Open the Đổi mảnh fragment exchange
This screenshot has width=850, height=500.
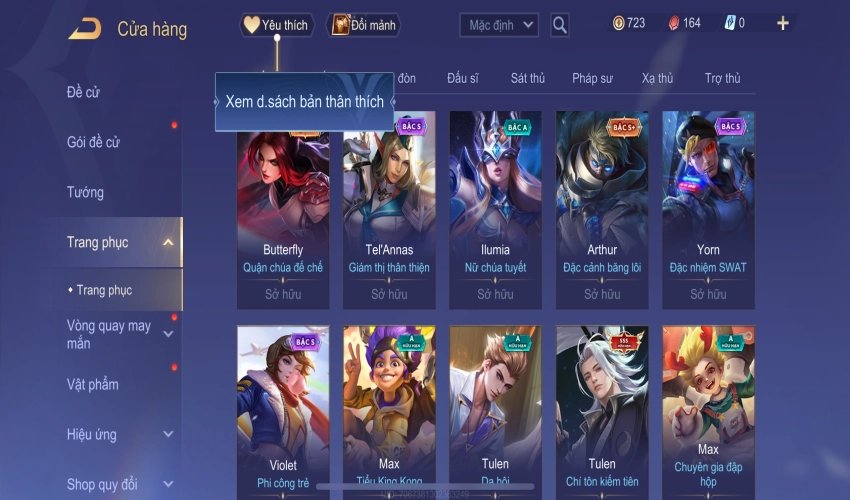point(363,25)
